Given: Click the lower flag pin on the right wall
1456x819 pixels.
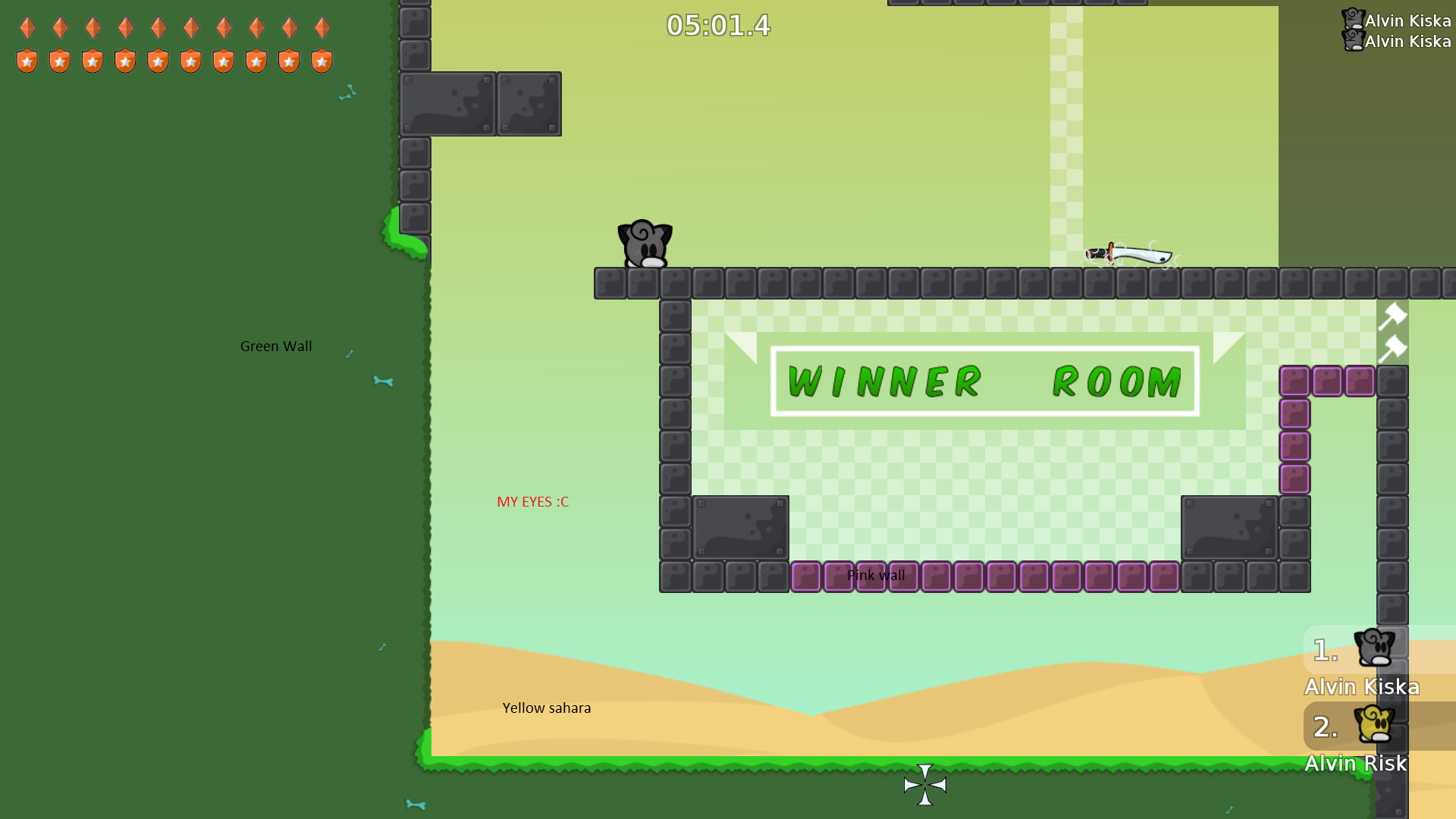Looking at the screenshot, I should coord(1394,347).
